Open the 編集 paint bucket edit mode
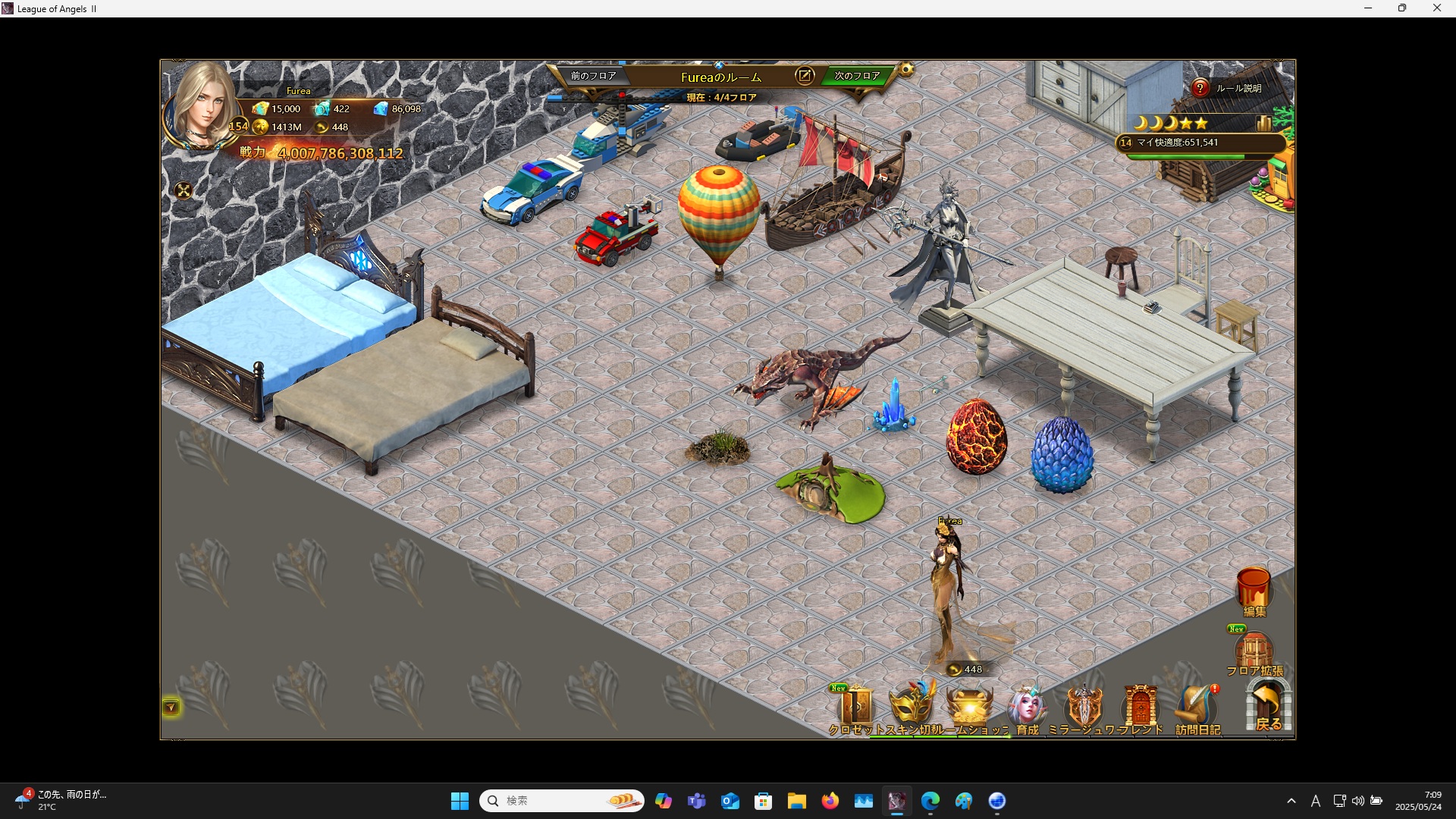This screenshot has height=819, width=1456. pos(1254,591)
